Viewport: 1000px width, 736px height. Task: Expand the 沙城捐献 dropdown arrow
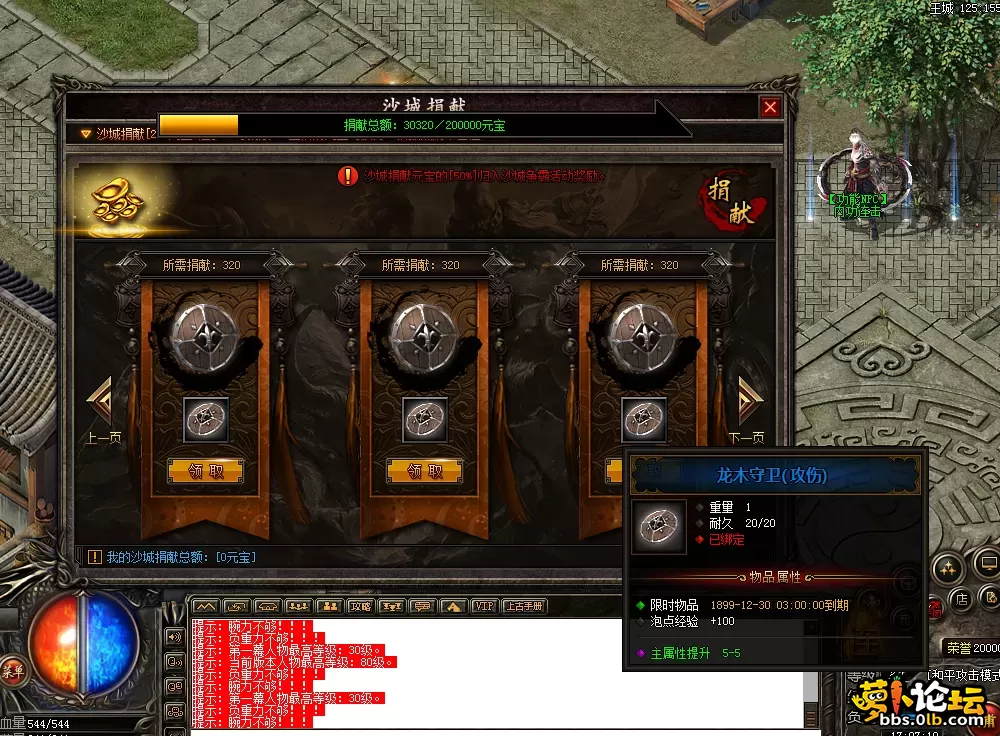(85, 133)
